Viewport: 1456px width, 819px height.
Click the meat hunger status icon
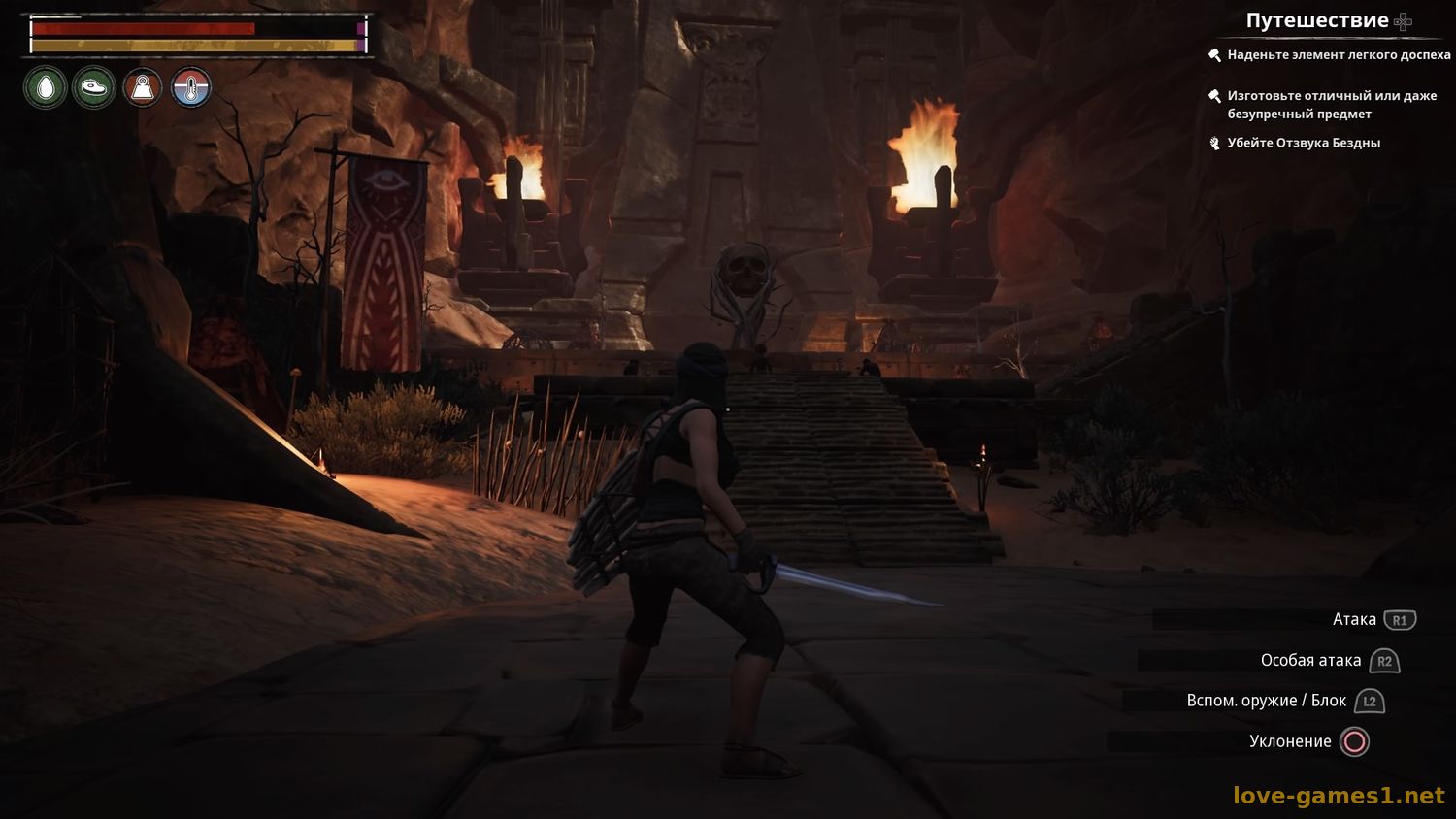94,88
